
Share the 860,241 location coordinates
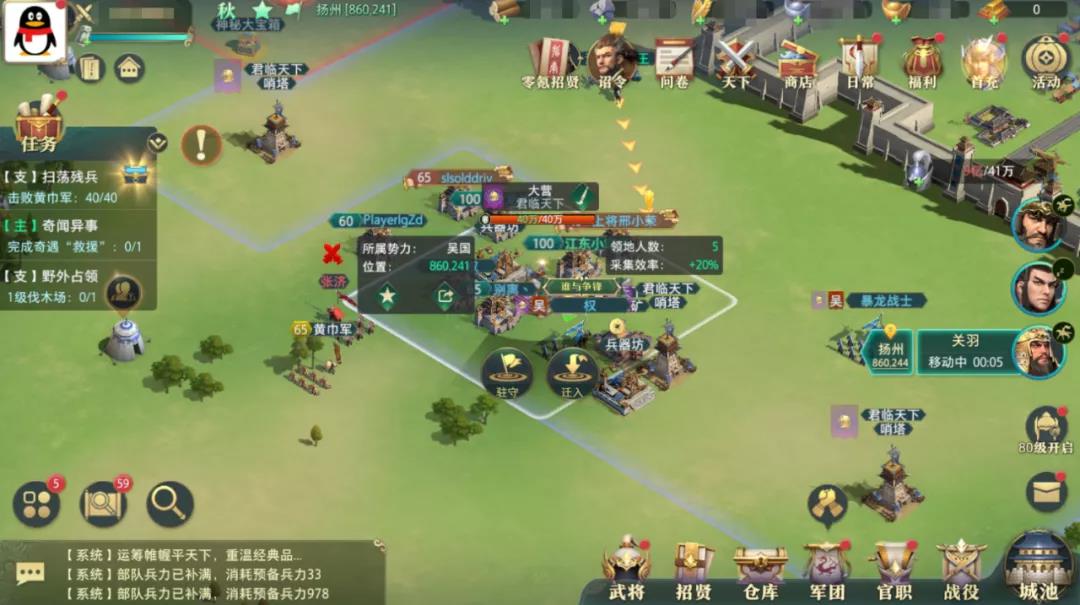[444, 296]
